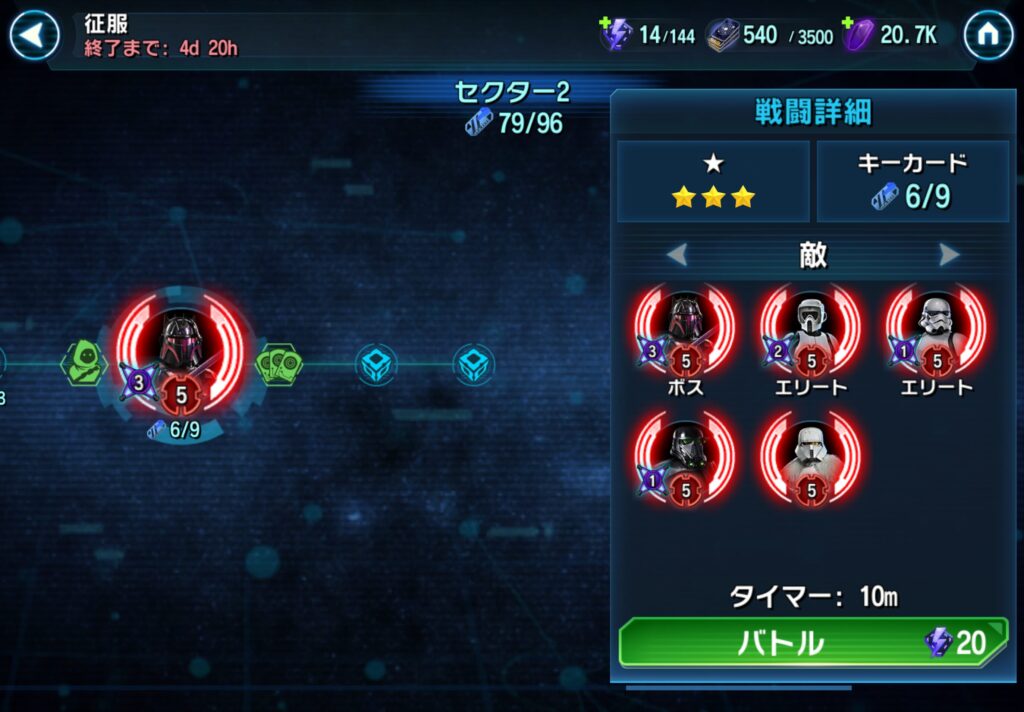The width and height of the screenshot is (1024, 712).
Task: Select the green Jawa node on the map
Action: [84, 362]
